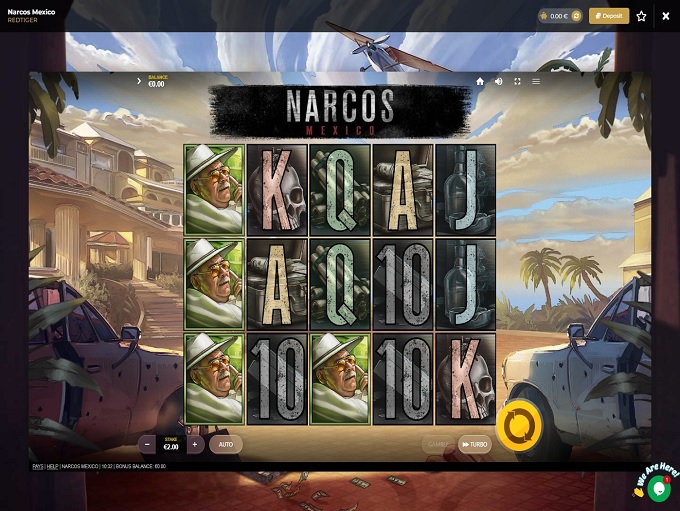Viewport: 680px width, 511px height.
Task: Go to the home icon
Action: tap(480, 82)
